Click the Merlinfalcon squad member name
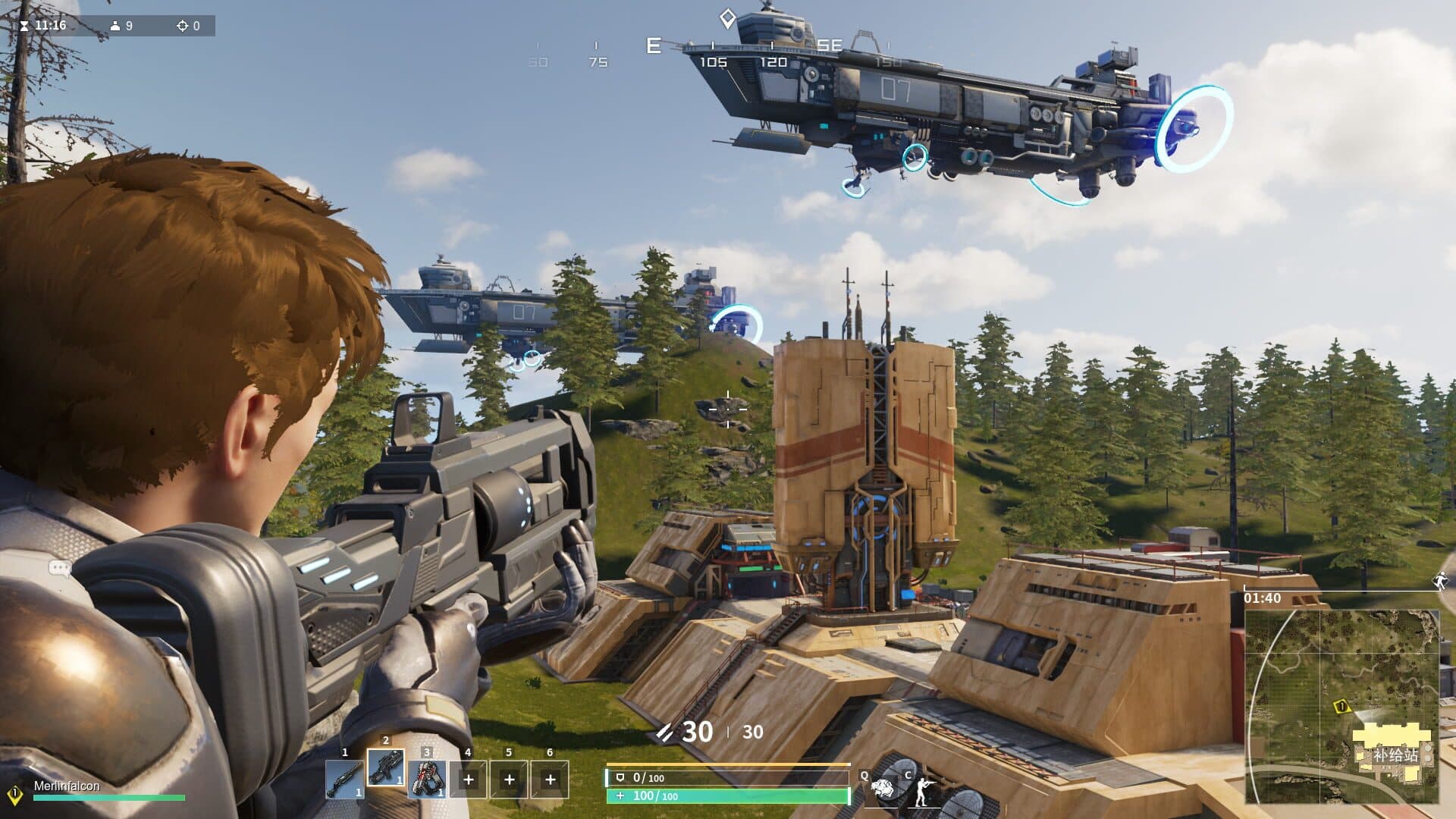The height and width of the screenshot is (819, 1456). click(x=67, y=786)
